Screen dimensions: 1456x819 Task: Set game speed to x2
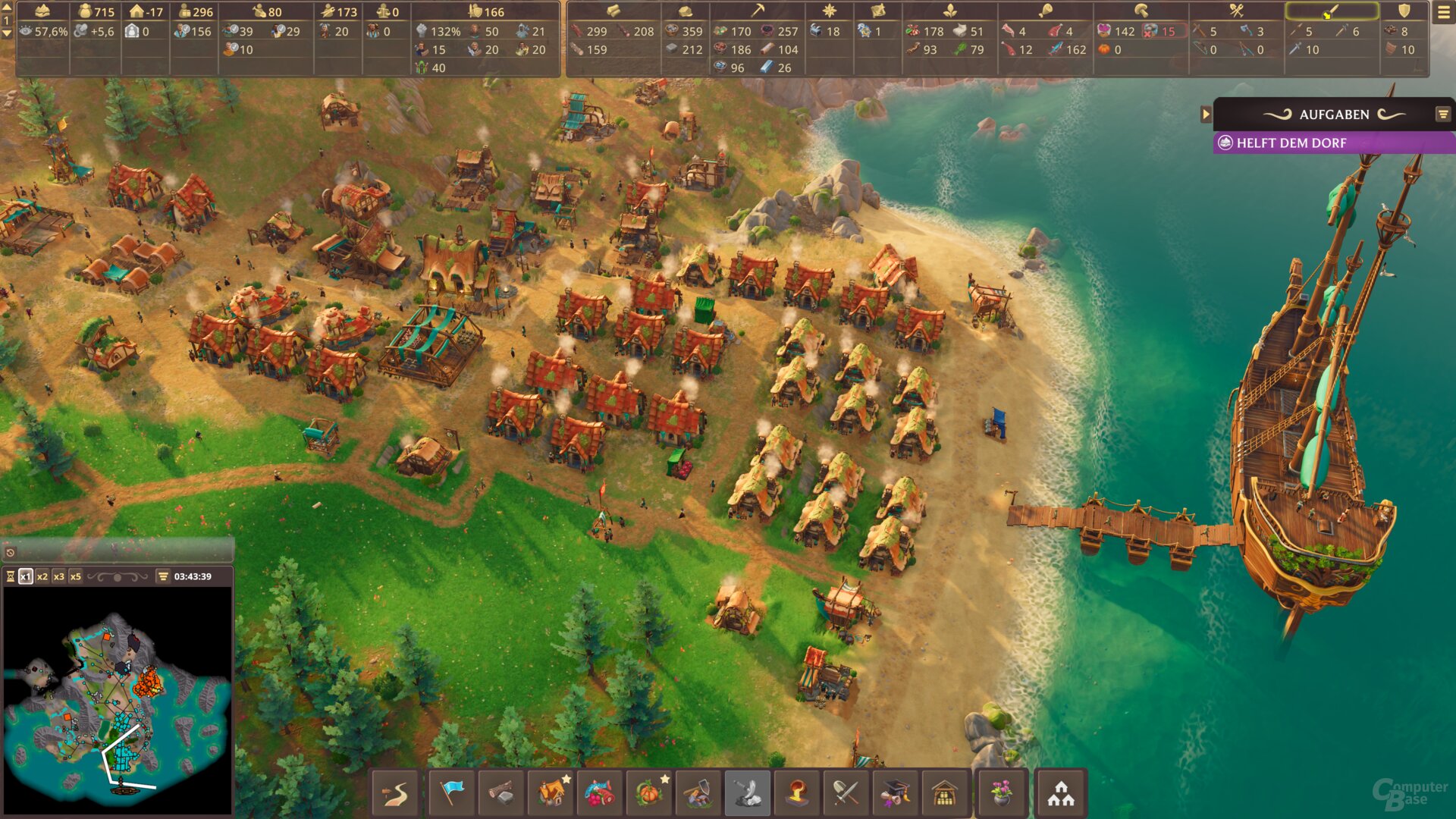pos(42,576)
